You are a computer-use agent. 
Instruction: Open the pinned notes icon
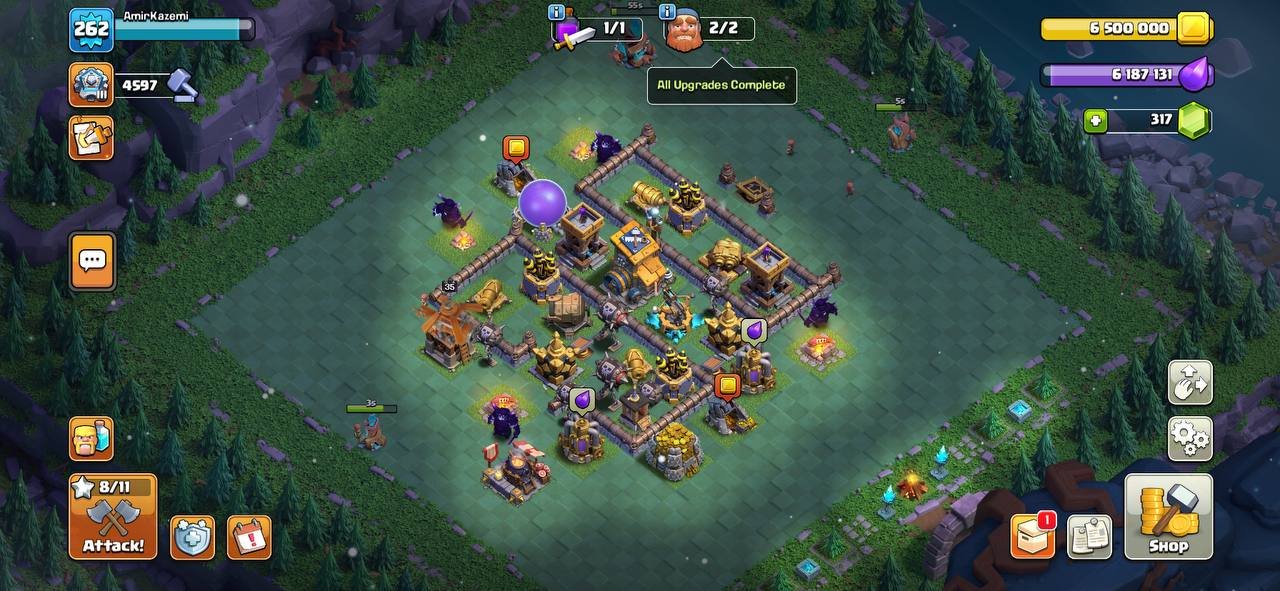coord(1089,537)
